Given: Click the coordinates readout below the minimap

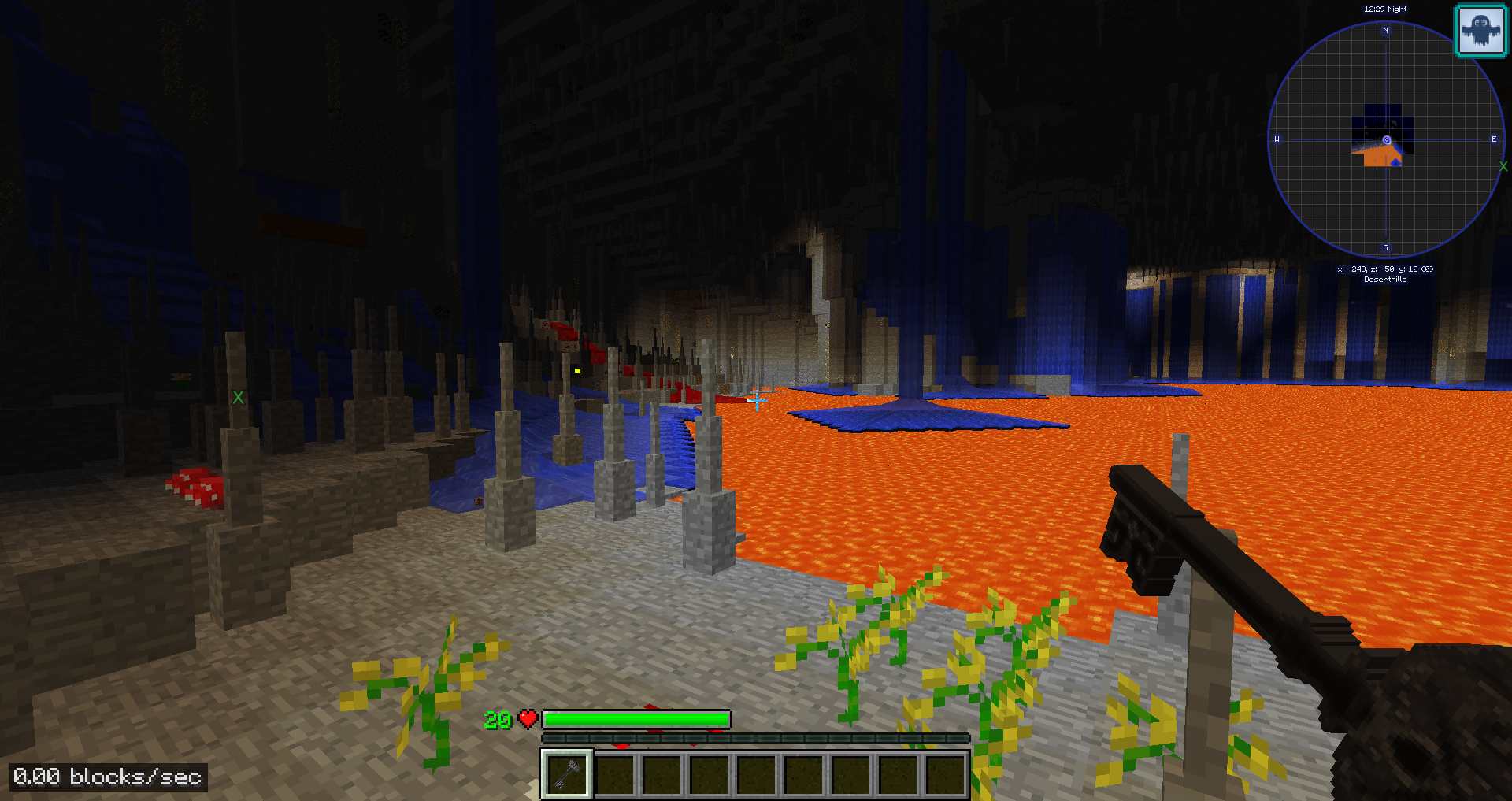Looking at the screenshot, I should click(x=1384, y=269).
